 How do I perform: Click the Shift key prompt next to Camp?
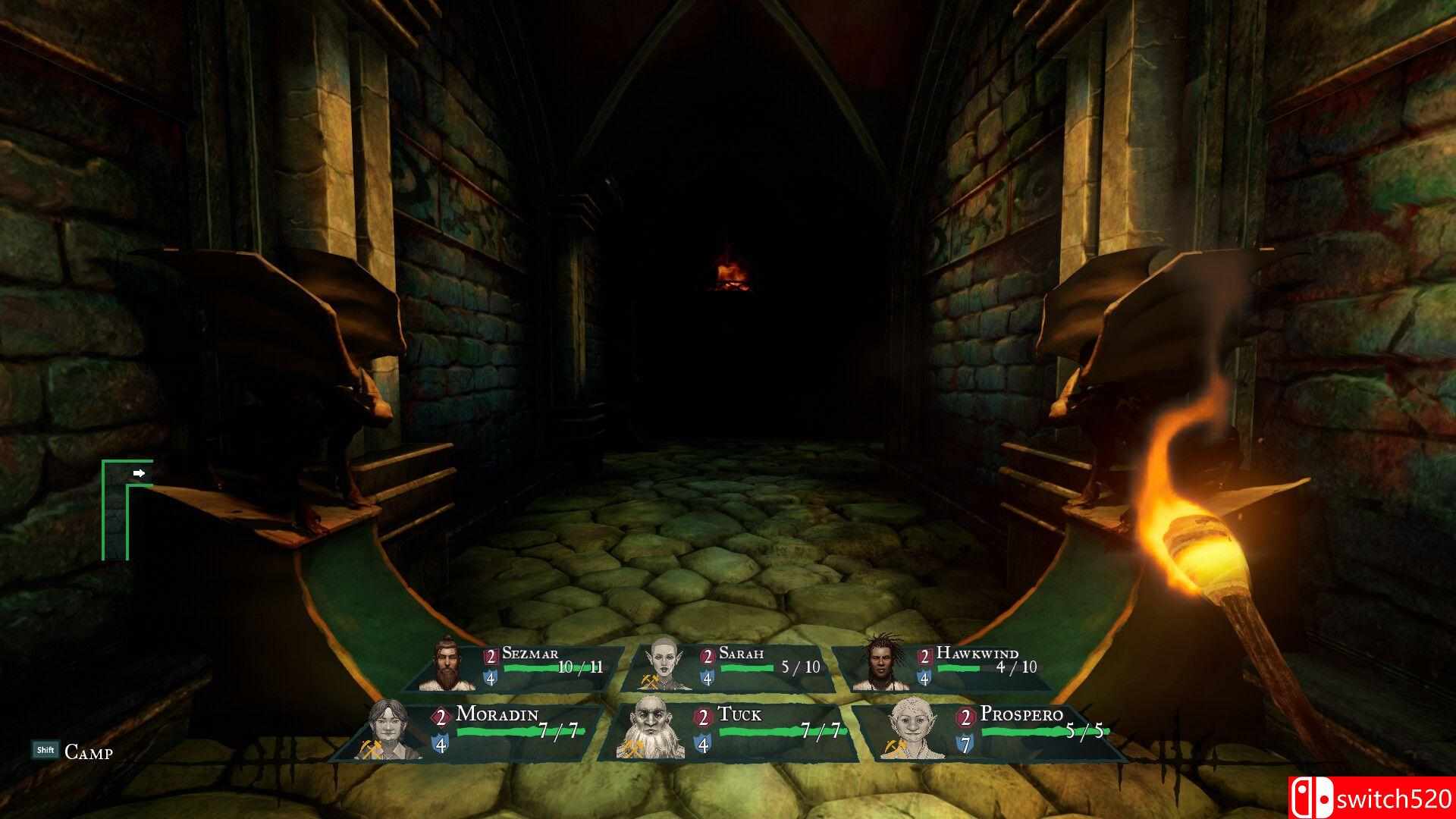tap(45, 749)
